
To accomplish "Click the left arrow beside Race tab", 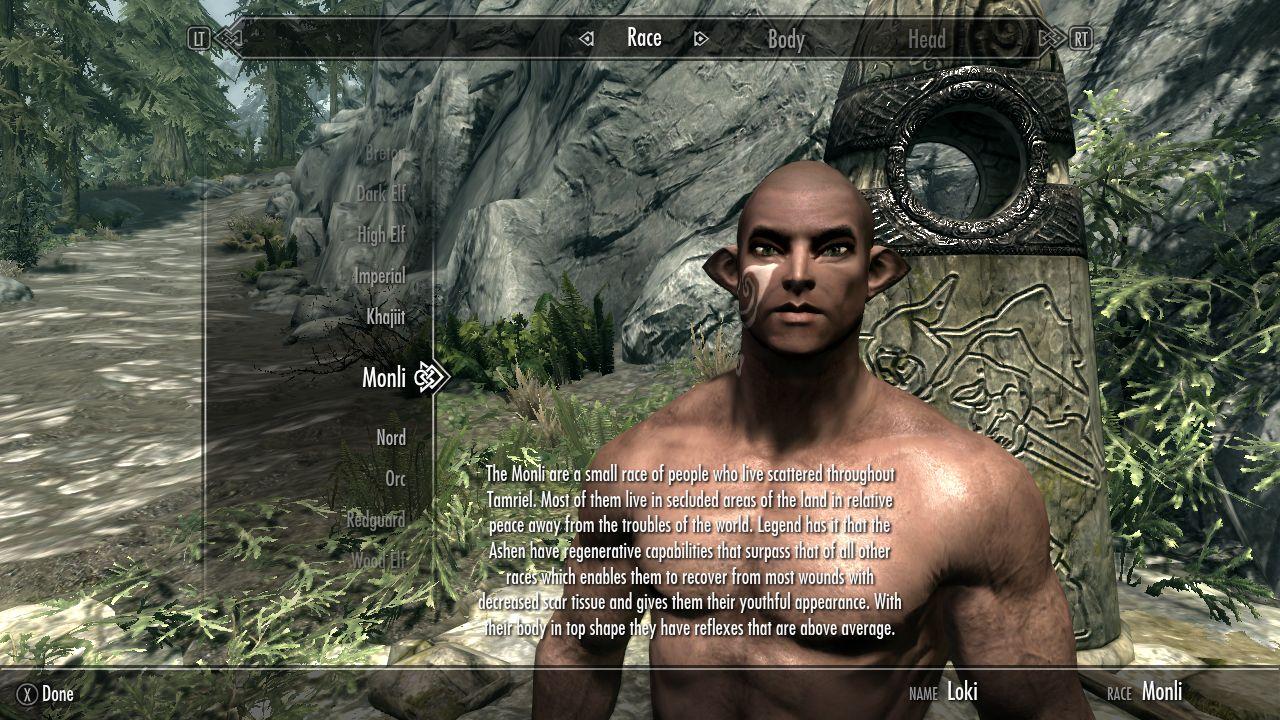I will click(x=587, y=39).
